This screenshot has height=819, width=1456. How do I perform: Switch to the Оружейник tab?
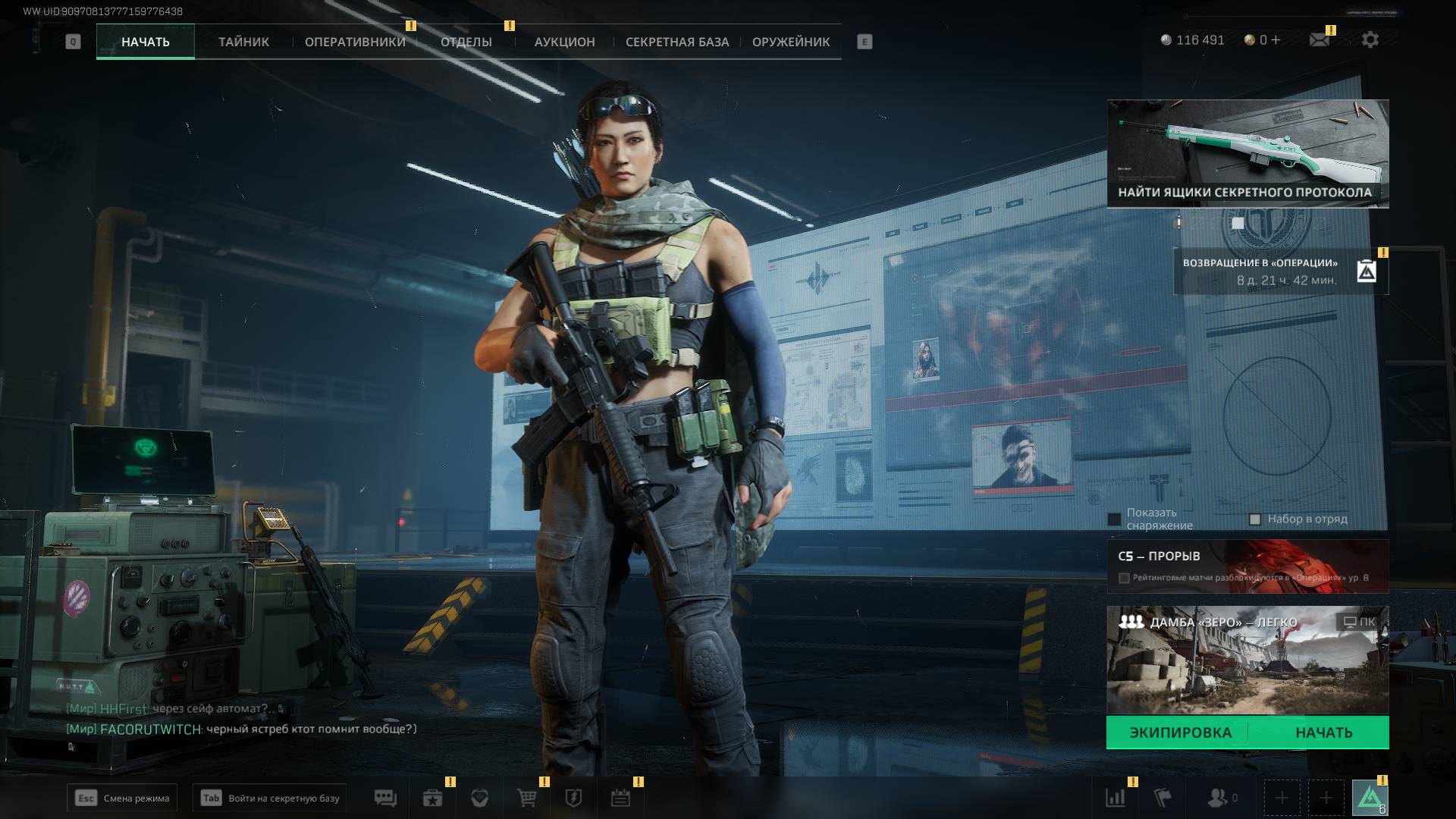[x=790, y=42]
